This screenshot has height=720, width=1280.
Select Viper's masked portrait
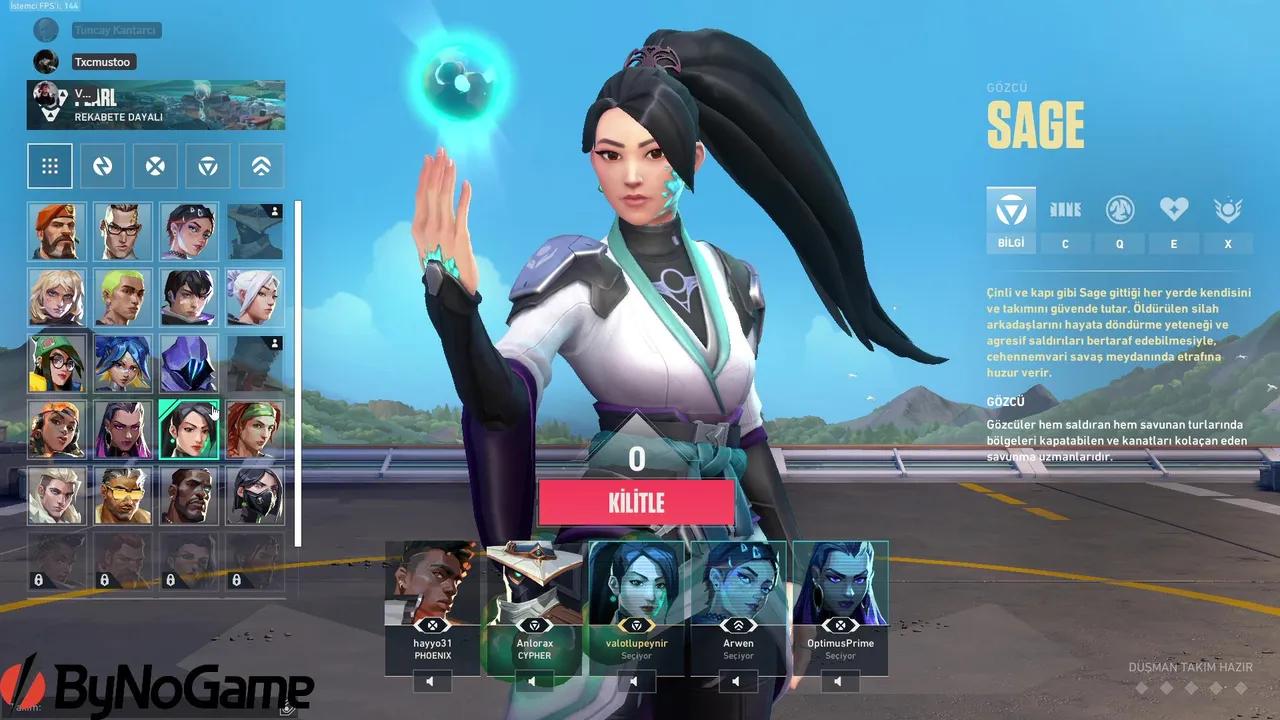point(255,495)
